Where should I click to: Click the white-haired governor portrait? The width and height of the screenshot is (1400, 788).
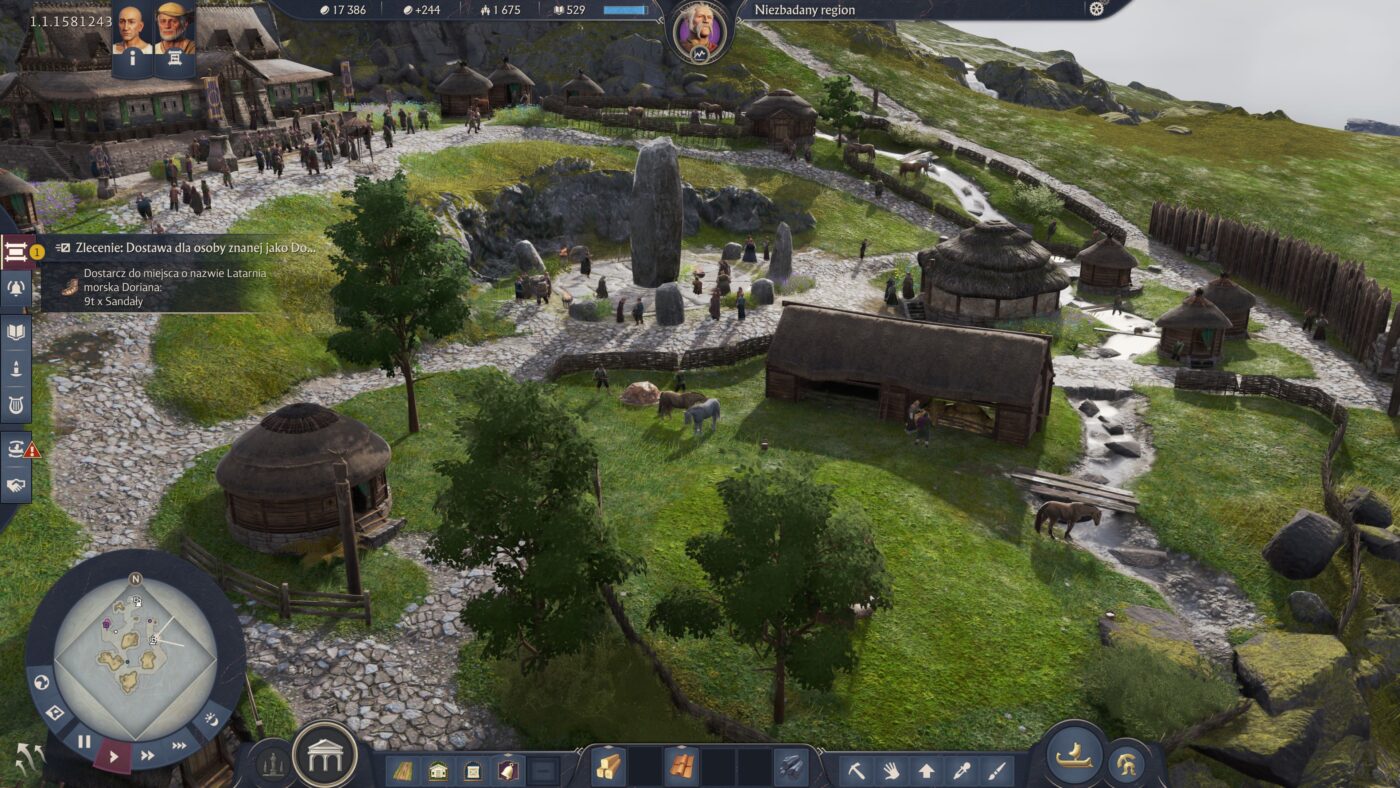[x=699, y=28]
